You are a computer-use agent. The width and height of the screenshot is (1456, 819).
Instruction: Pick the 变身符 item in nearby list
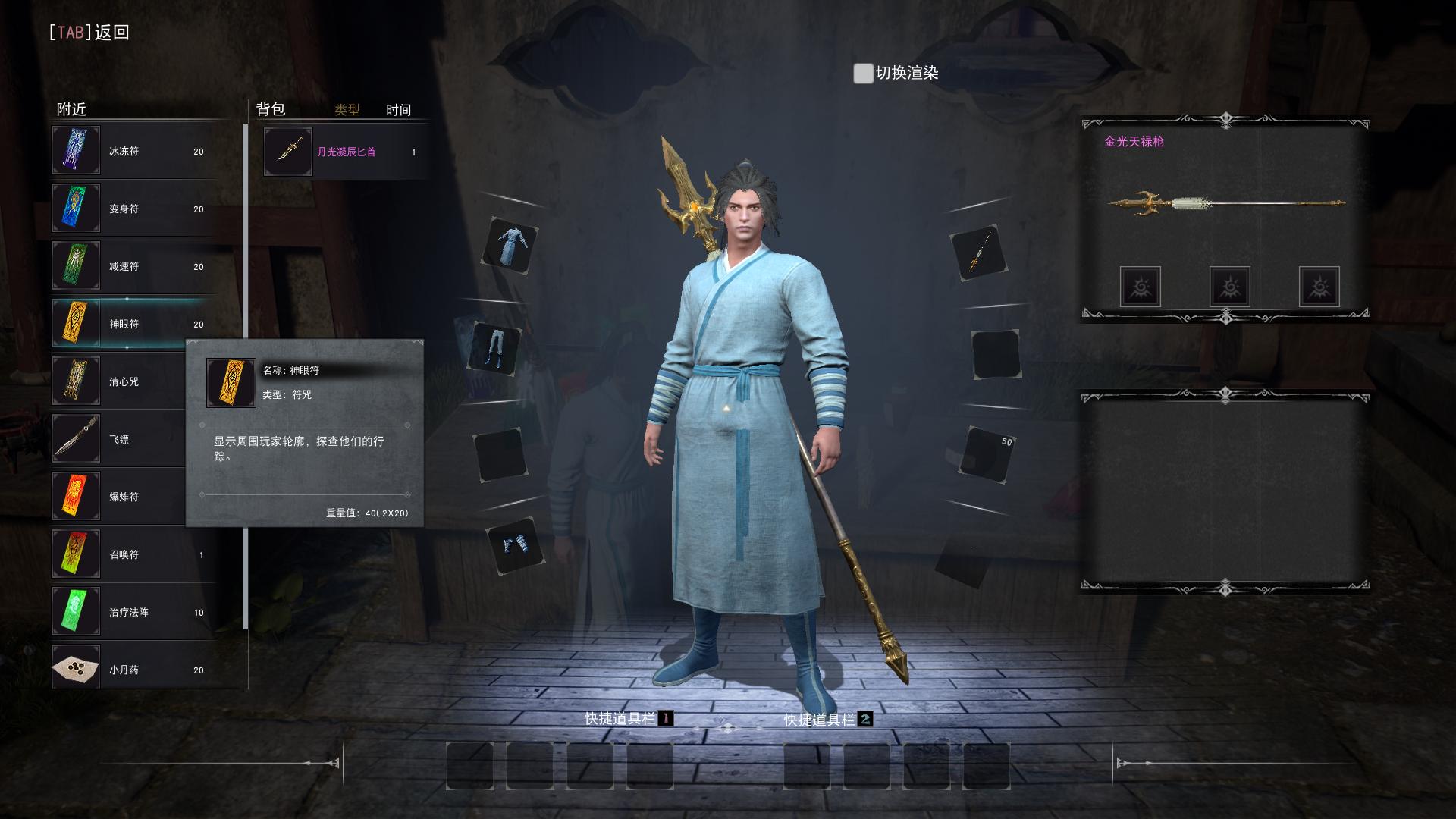coord(133,209)
